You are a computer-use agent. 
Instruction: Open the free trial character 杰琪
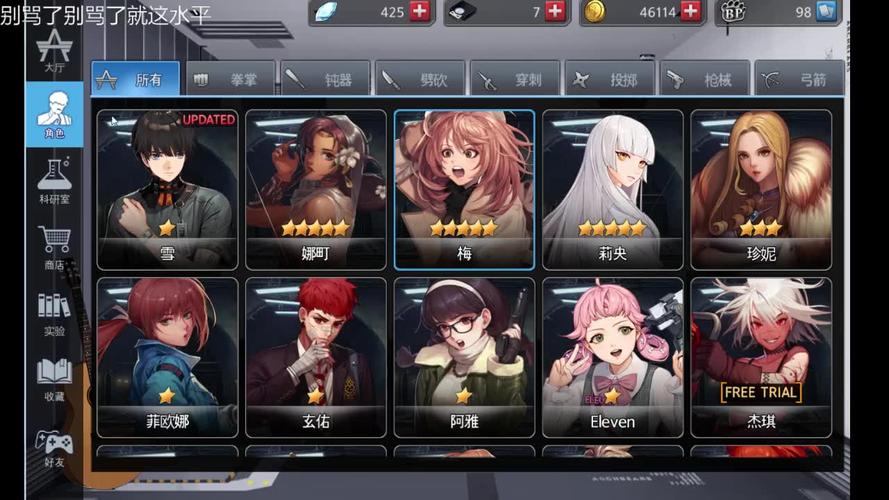point(761,357)
